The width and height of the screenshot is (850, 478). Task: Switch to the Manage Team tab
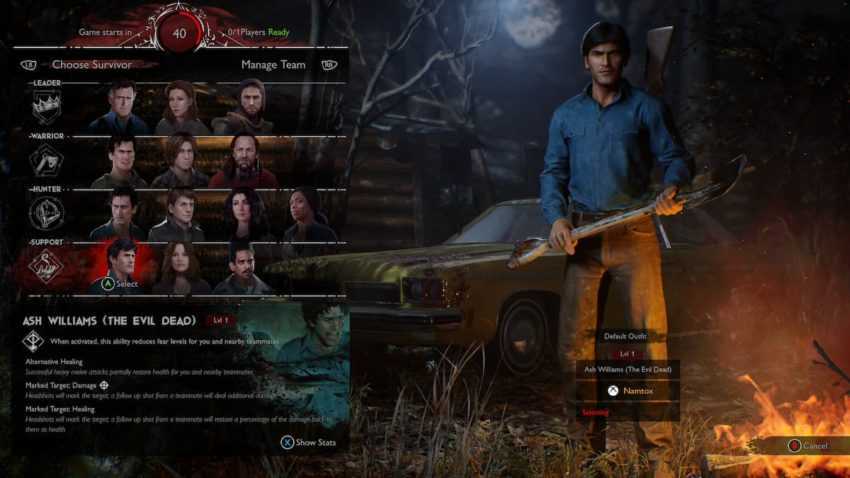coord(273,65)
